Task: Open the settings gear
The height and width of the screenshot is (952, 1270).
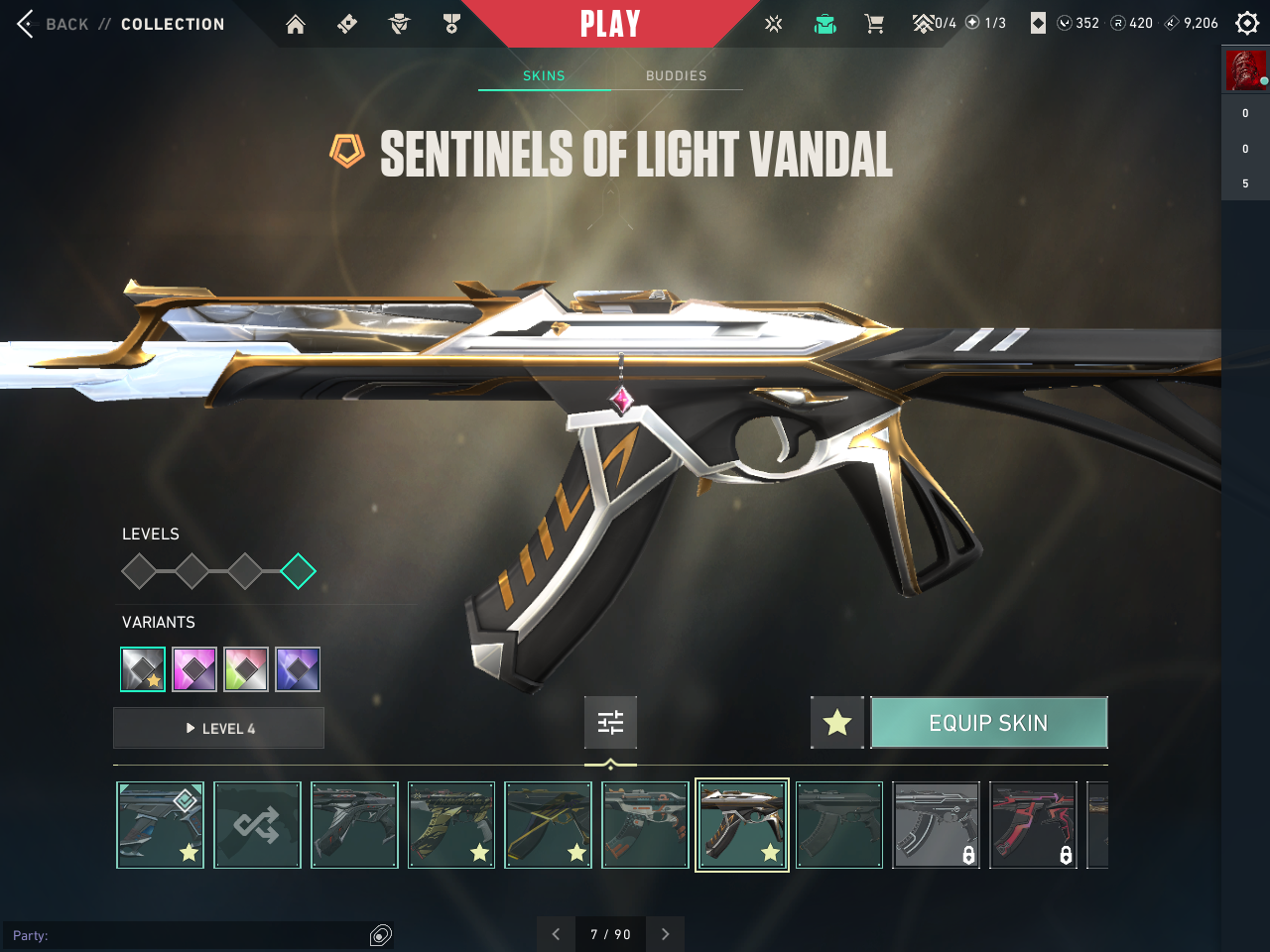Action: 1247,23
